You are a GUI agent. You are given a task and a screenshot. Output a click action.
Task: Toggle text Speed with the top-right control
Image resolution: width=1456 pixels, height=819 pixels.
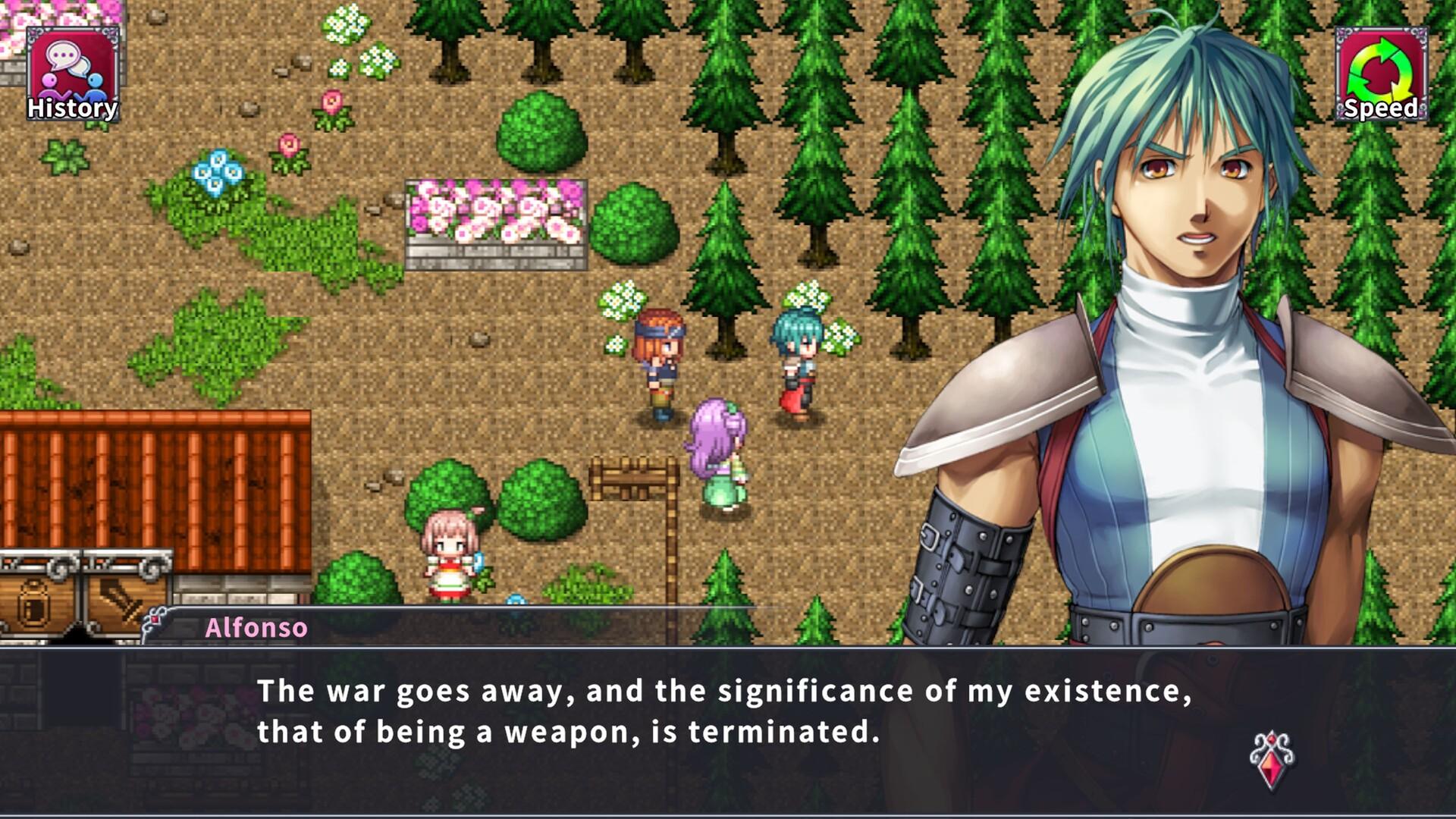tap(1379, 72)
